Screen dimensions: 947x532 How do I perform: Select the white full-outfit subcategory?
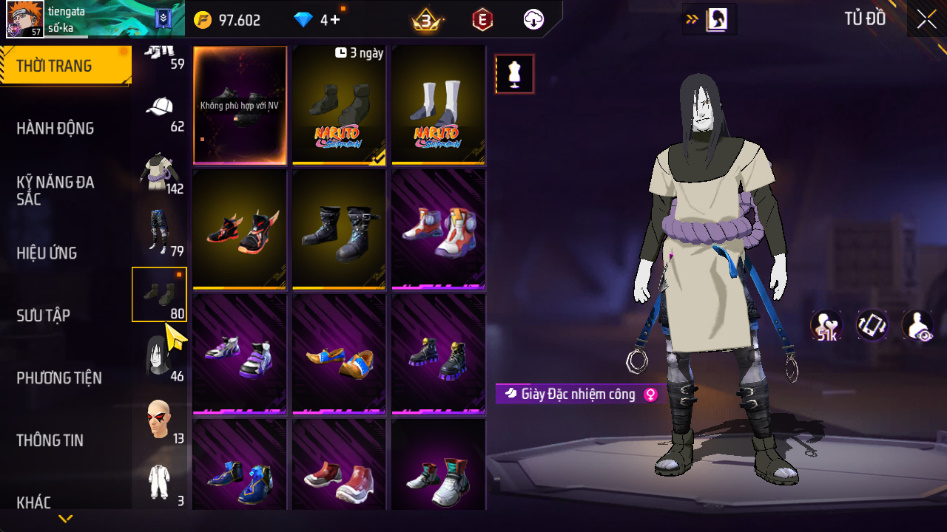[x=160, y=481]
